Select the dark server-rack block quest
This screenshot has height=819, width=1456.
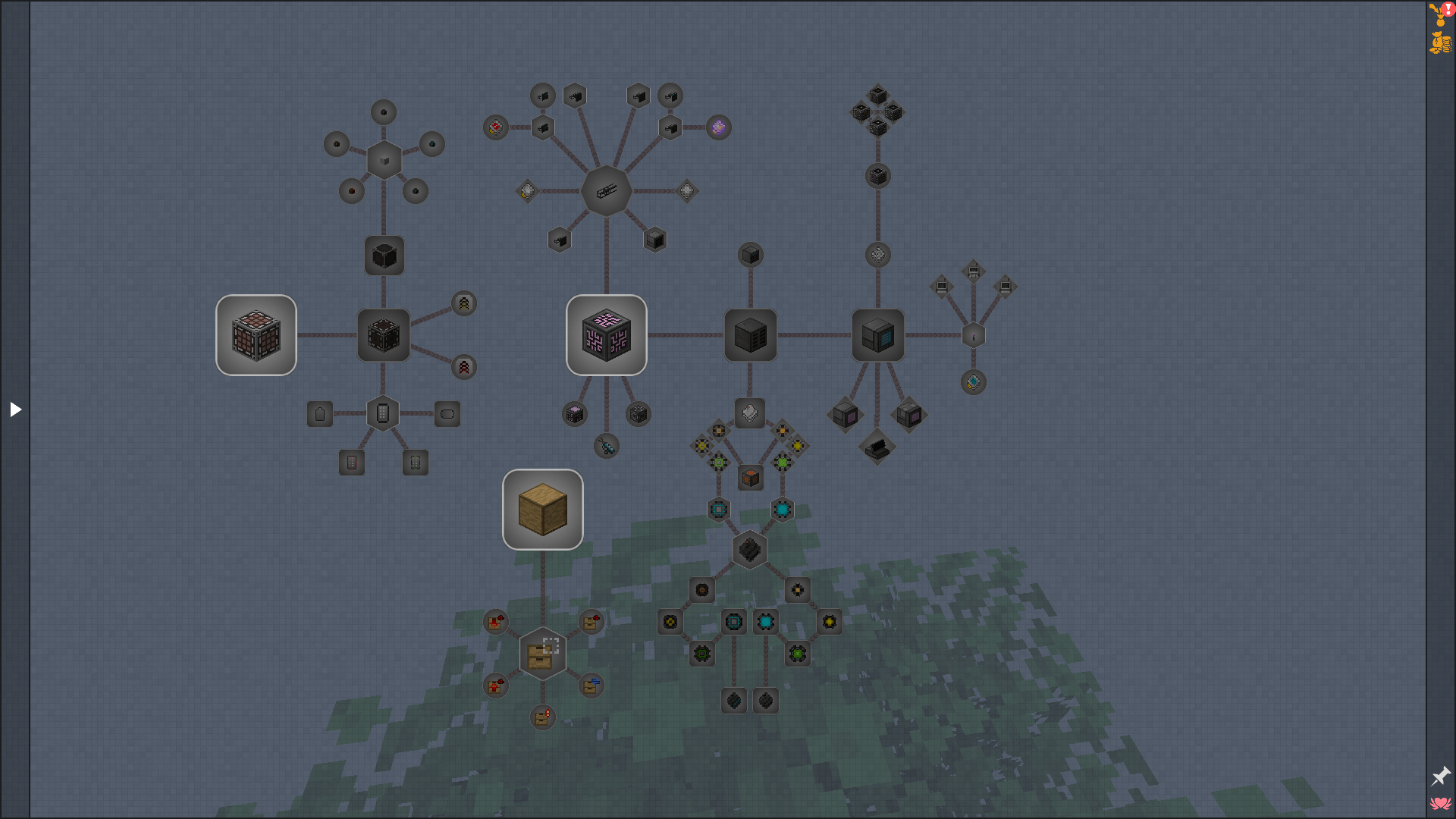click(751, 335)
